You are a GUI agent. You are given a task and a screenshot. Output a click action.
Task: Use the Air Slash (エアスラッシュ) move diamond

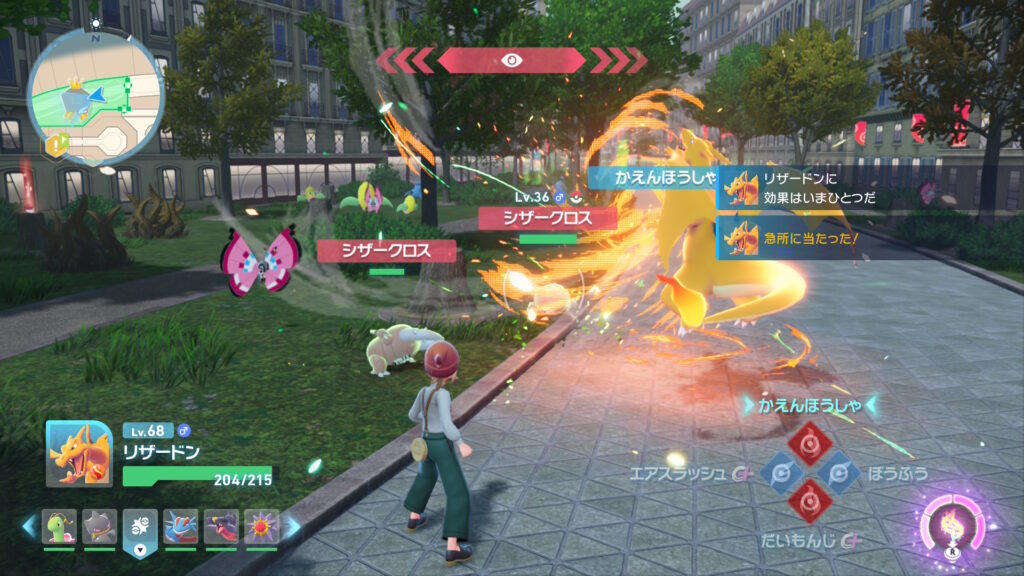point(779,472)
